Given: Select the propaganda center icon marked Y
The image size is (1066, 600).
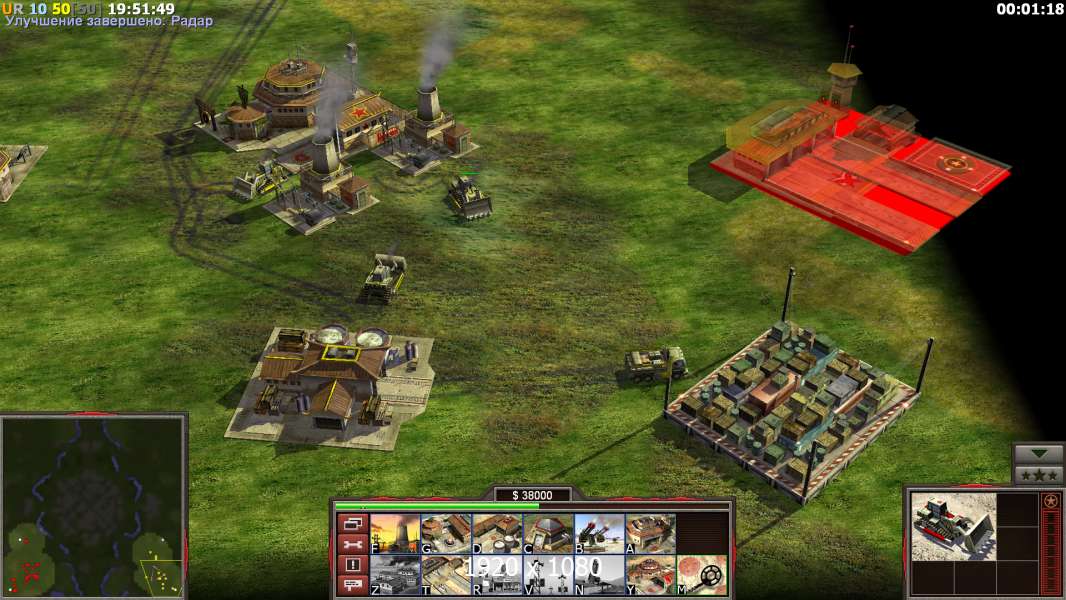Looking at the screenshot, I should 650,575.
